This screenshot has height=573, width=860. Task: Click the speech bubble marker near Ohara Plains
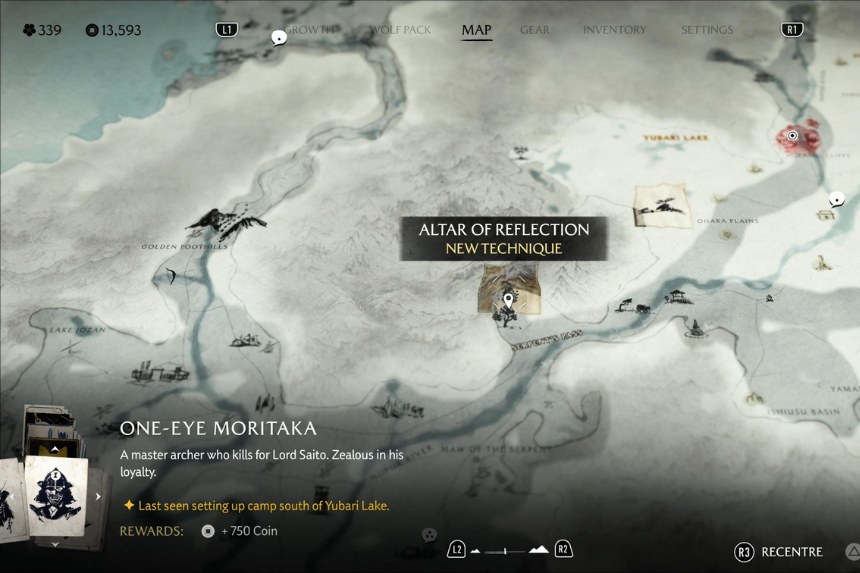click(x=837, y=199)
